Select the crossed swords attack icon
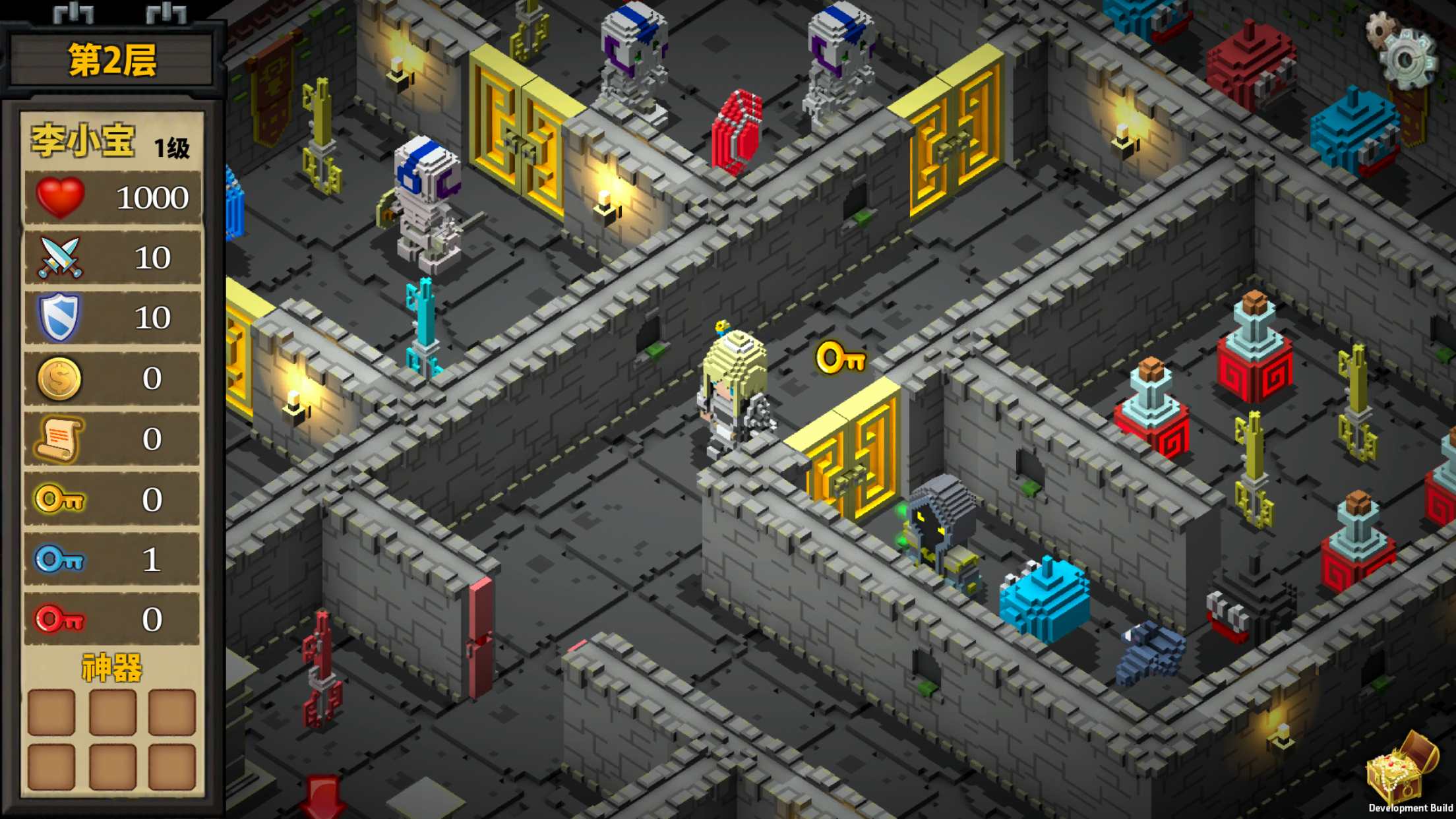 point(59,256)
